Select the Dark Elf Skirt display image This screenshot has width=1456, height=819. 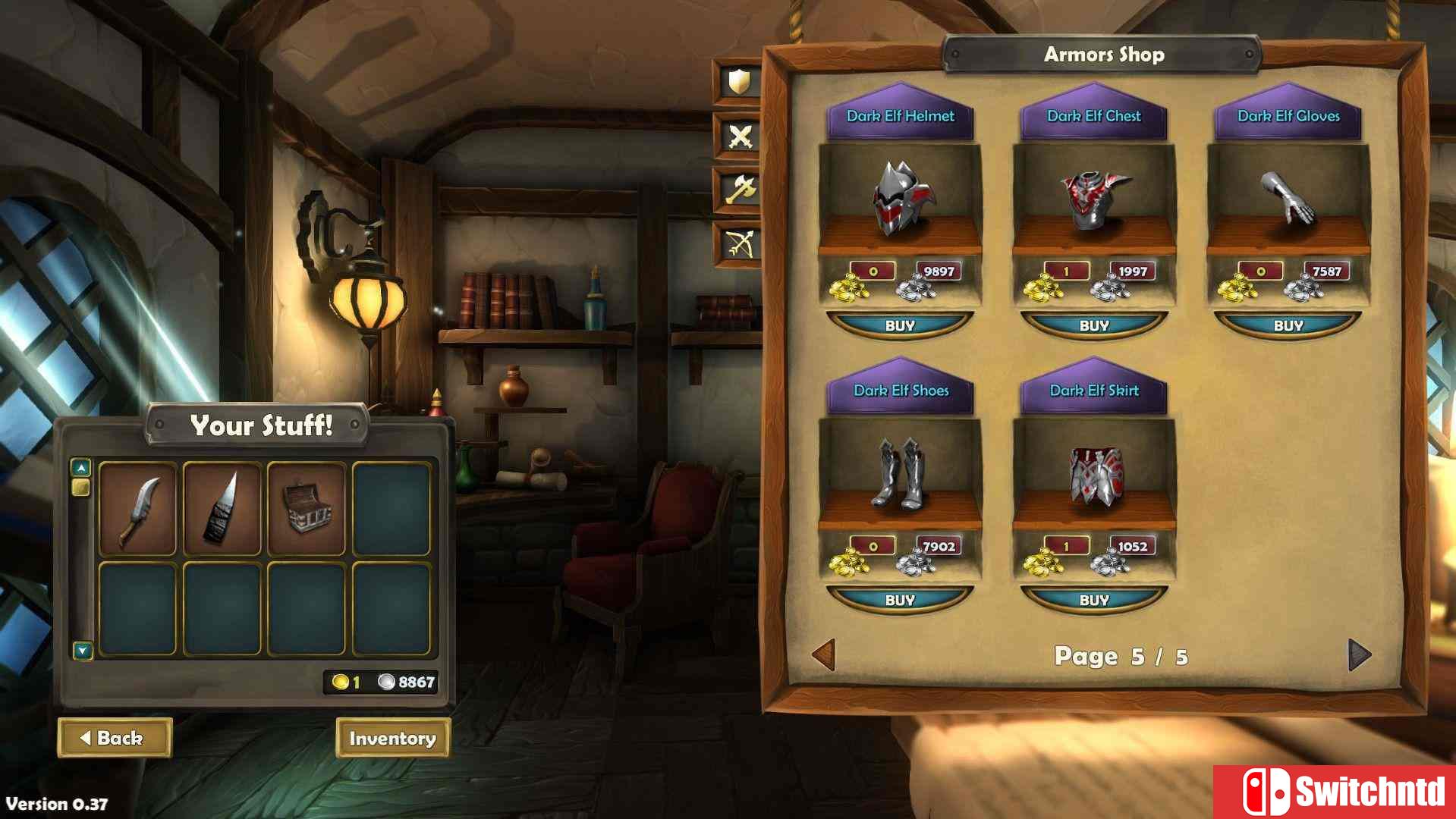pos(1094,474)
